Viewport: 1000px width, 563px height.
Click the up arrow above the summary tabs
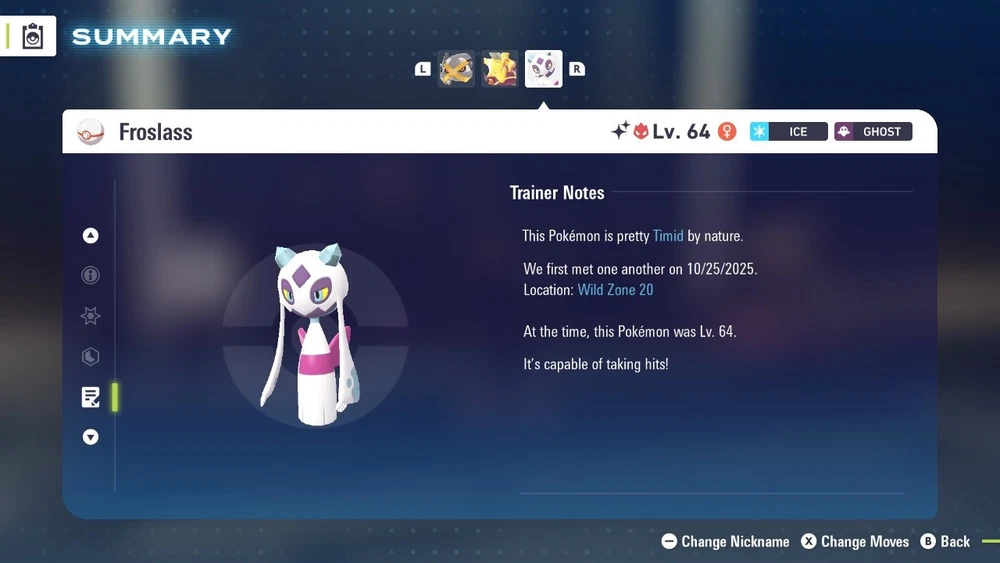[91, 236]
